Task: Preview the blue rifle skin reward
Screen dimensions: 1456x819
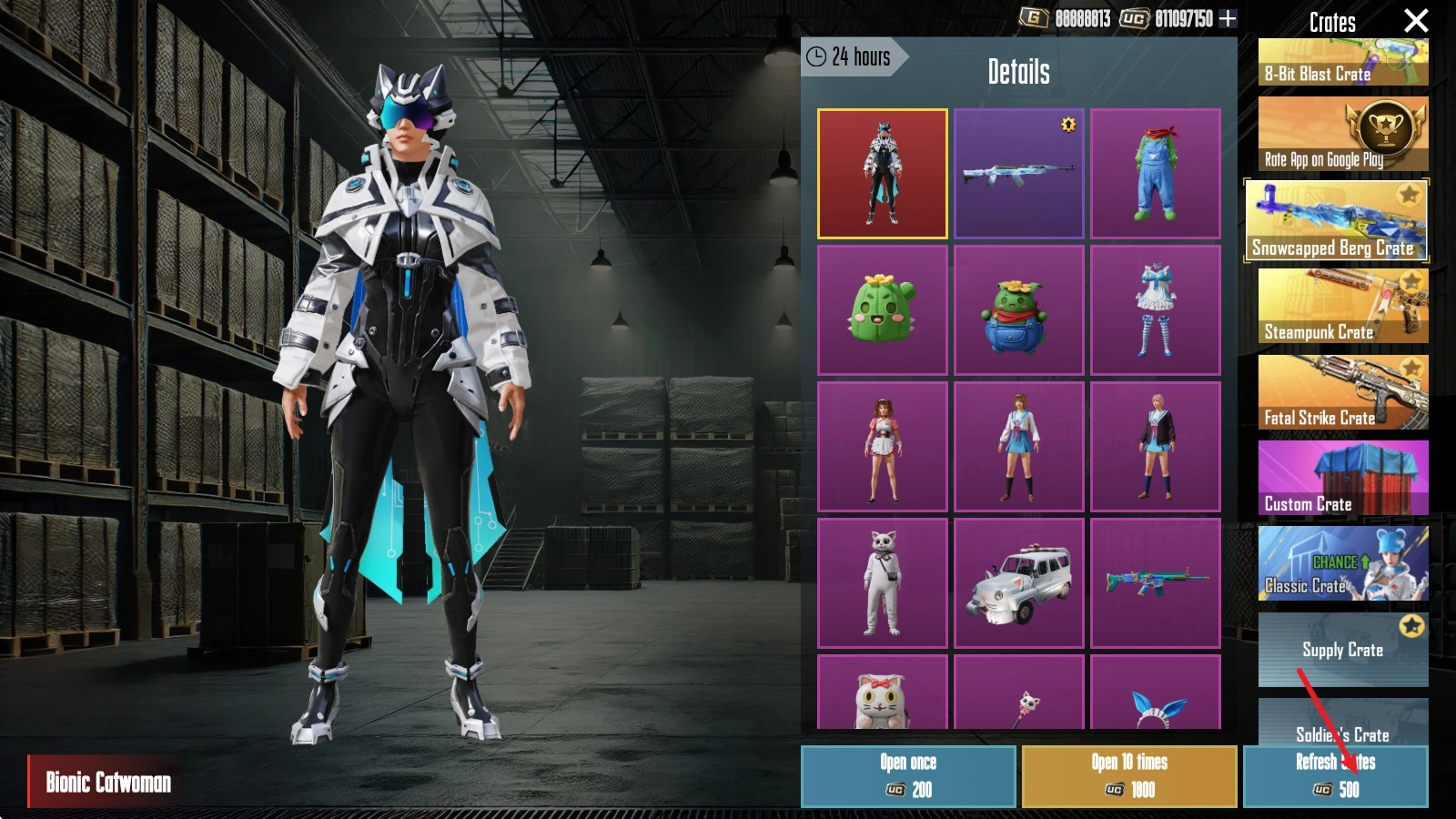Action: point(1019,174)
